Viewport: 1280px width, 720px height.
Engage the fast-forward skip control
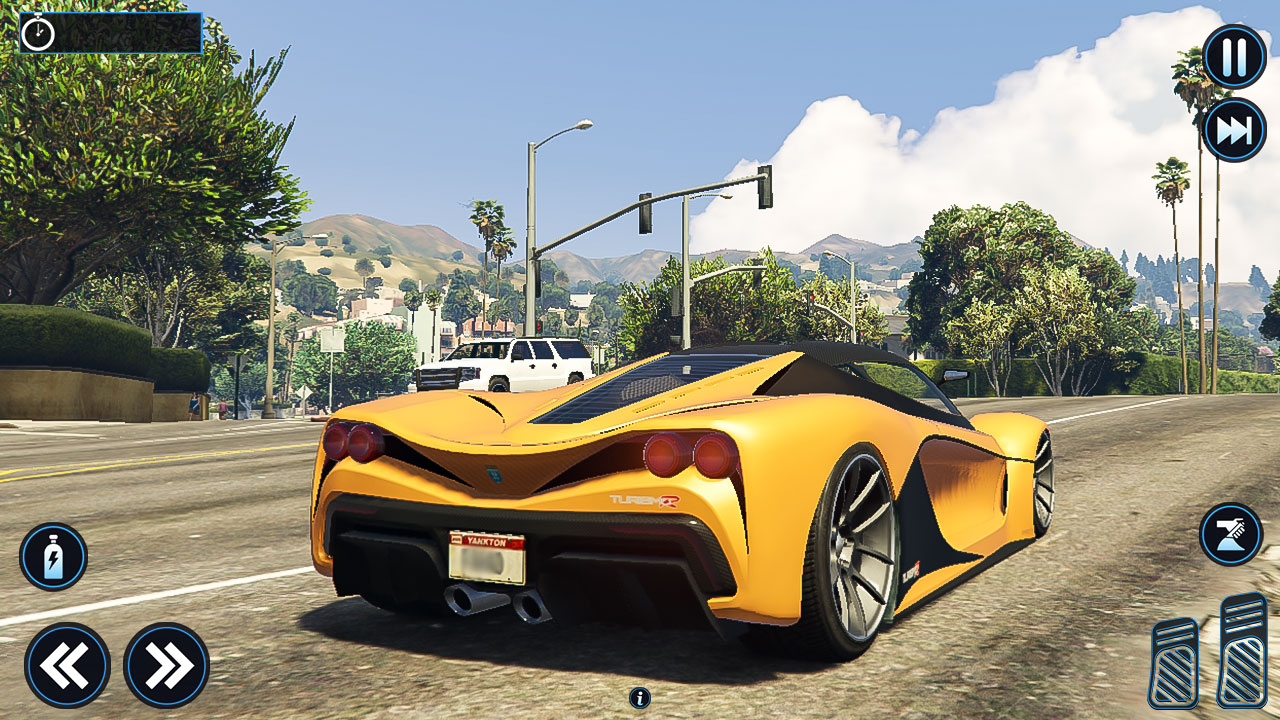(1231, 127)
